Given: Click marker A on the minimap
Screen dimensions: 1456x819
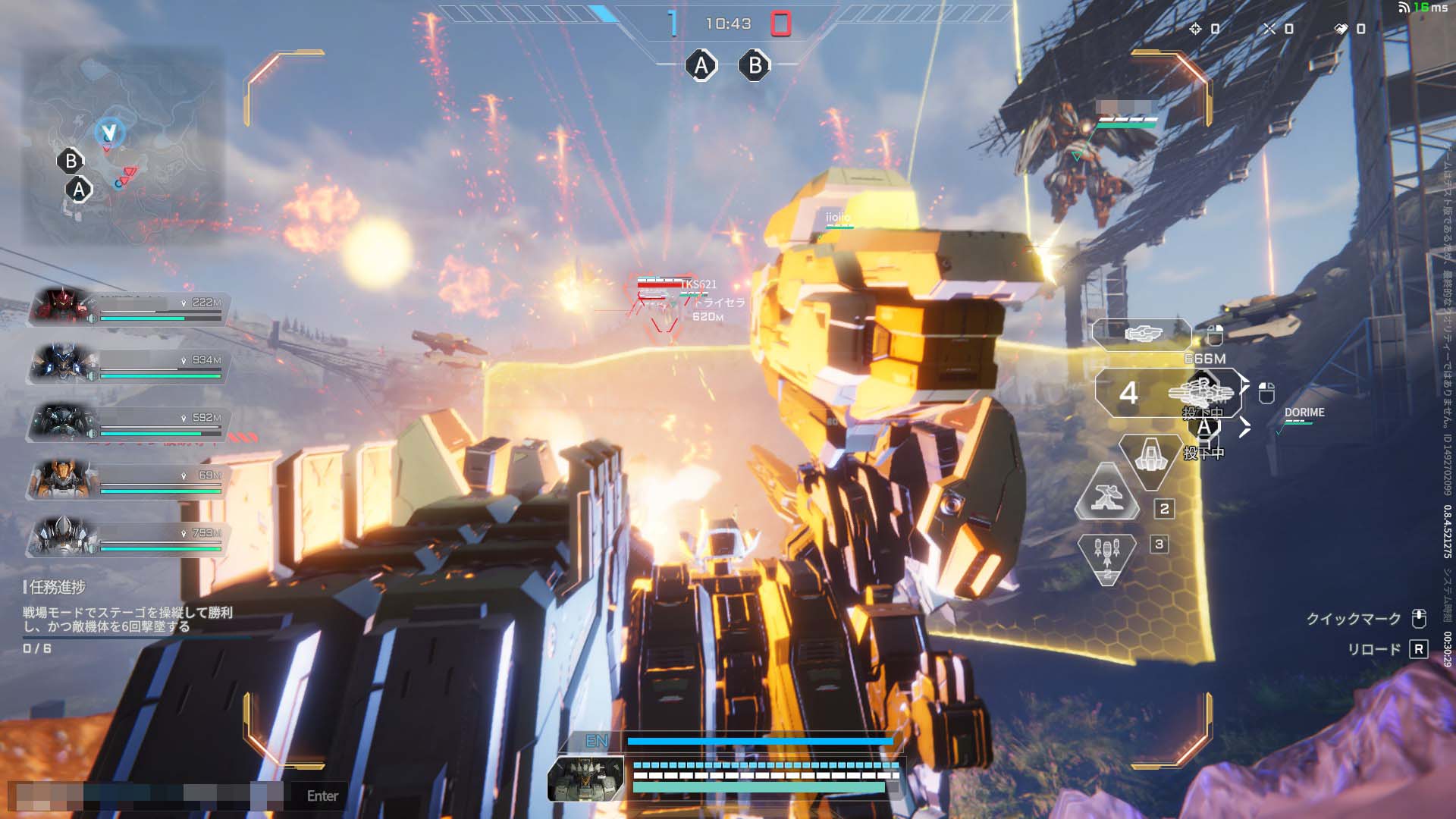Looking at the screenshot, I should [x=79, y=190].
